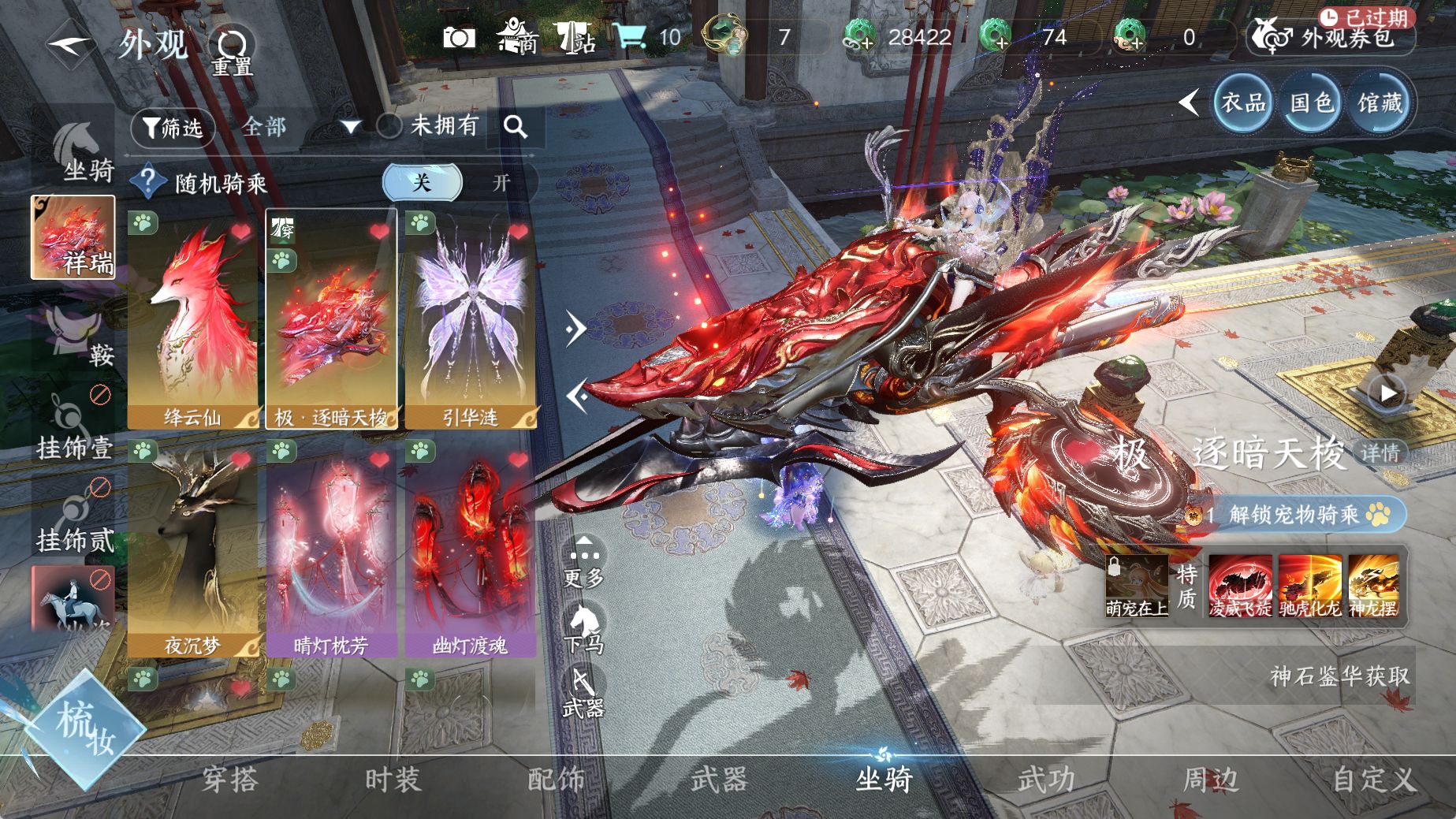Go back with the top-left arrow
The width and height of the screenshot is (1456, 819).
point(71,44)
